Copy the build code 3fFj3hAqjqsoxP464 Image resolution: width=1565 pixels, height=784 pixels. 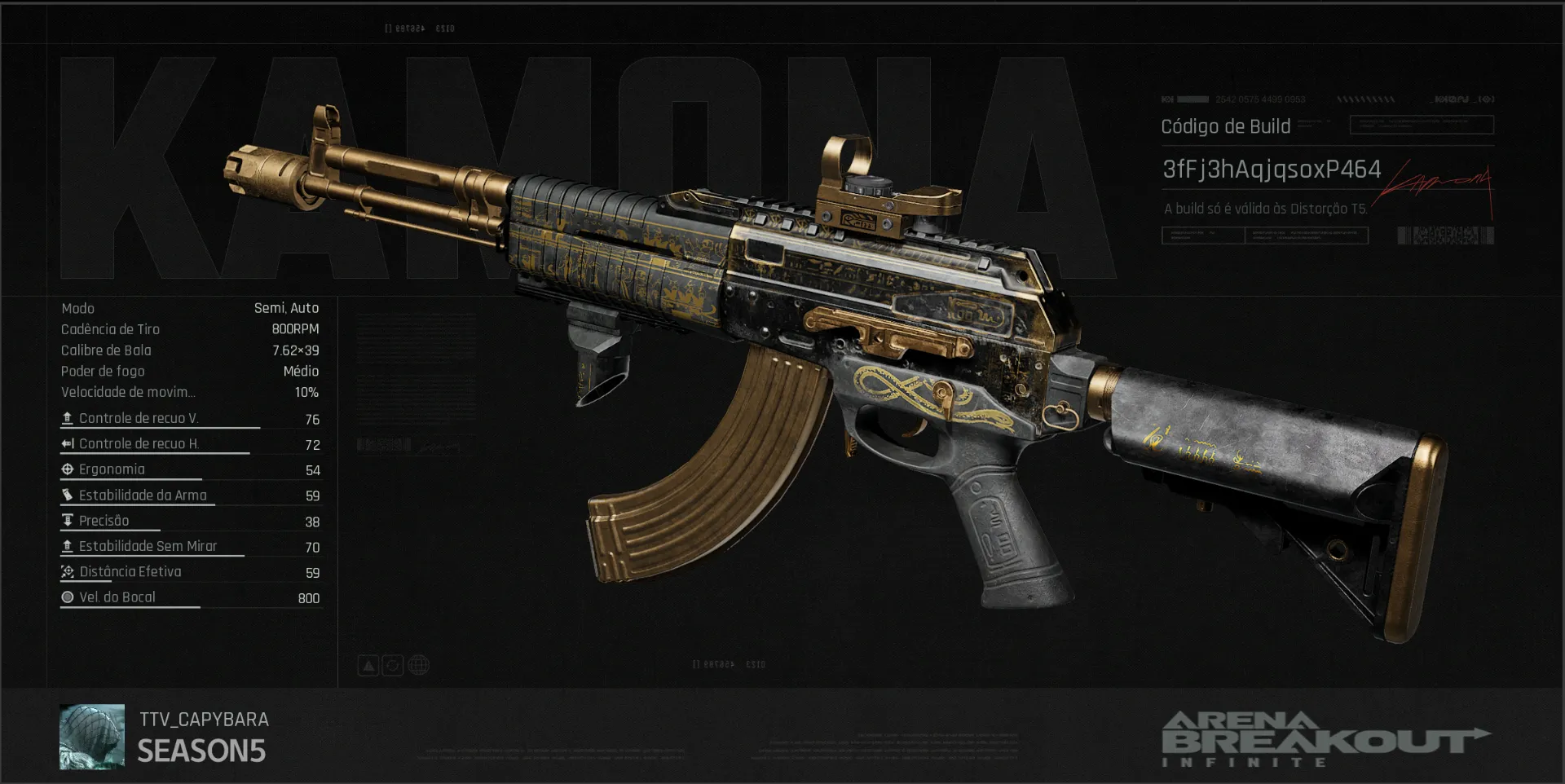pyautogui.click(x=1270, y=170)
